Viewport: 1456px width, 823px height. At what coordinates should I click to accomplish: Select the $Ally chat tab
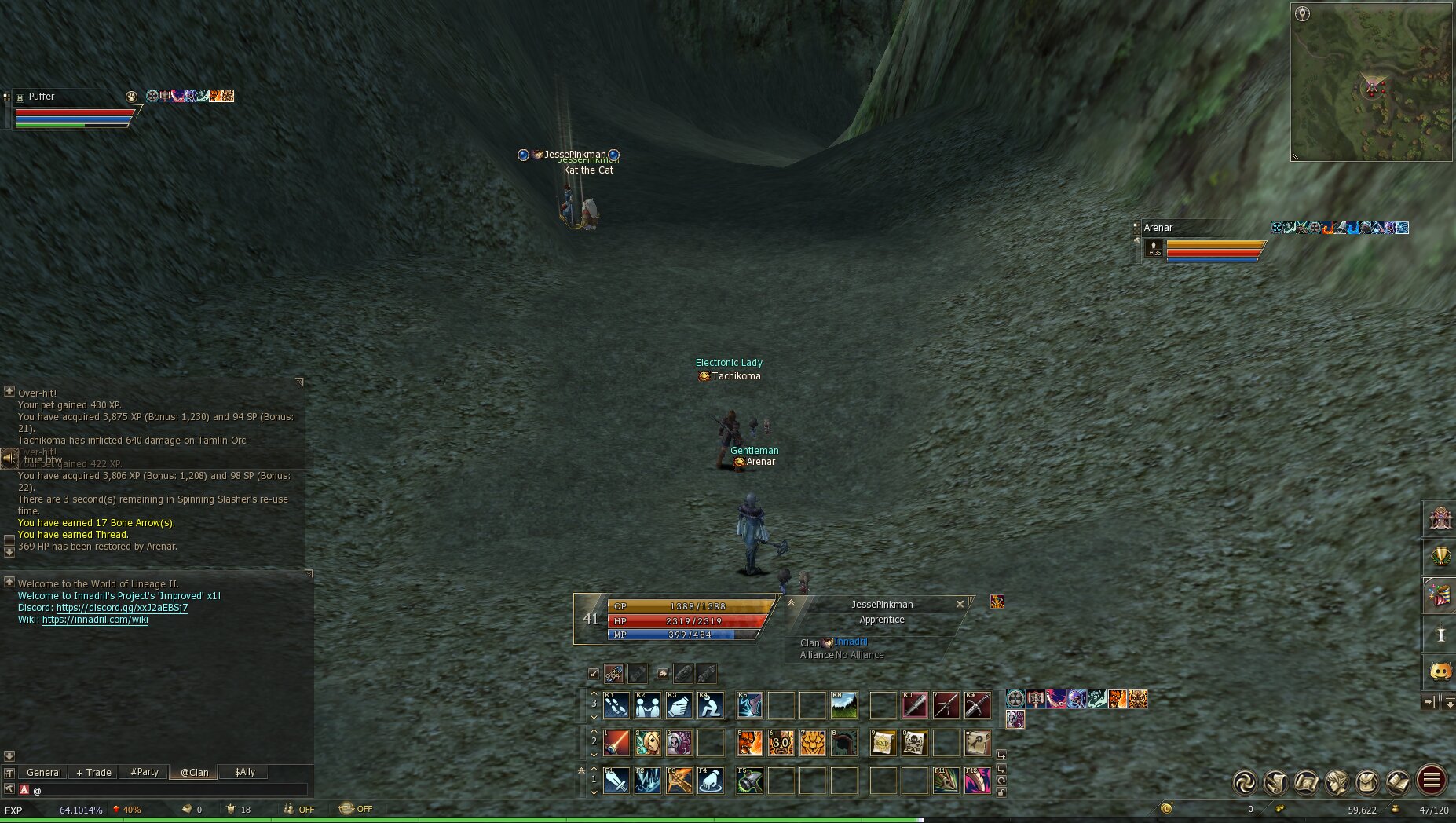pos(244,772)
